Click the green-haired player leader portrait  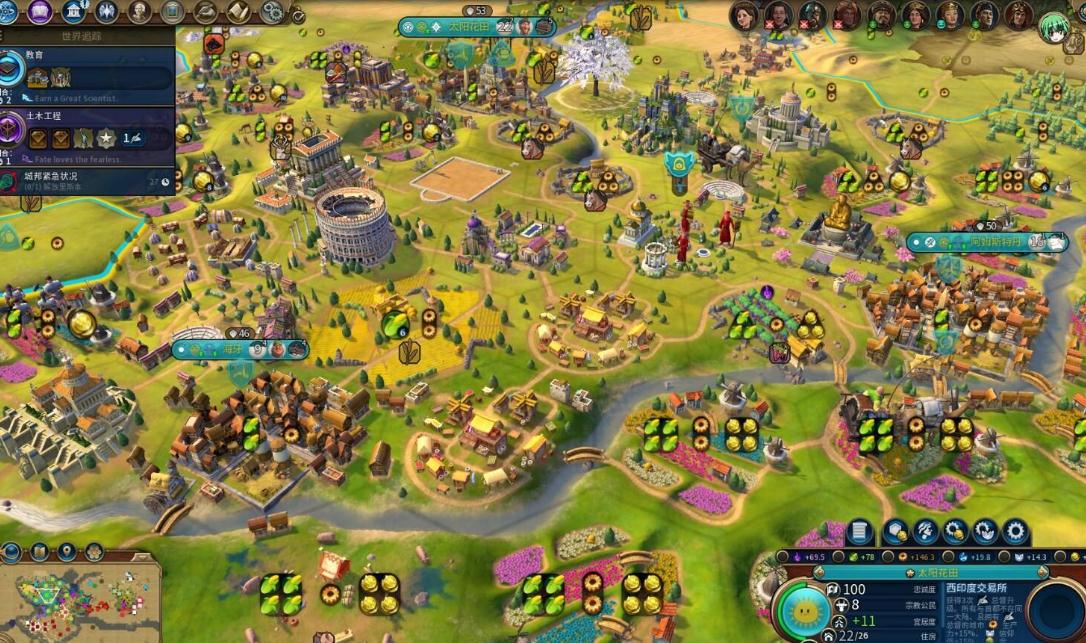point(1052,24)
